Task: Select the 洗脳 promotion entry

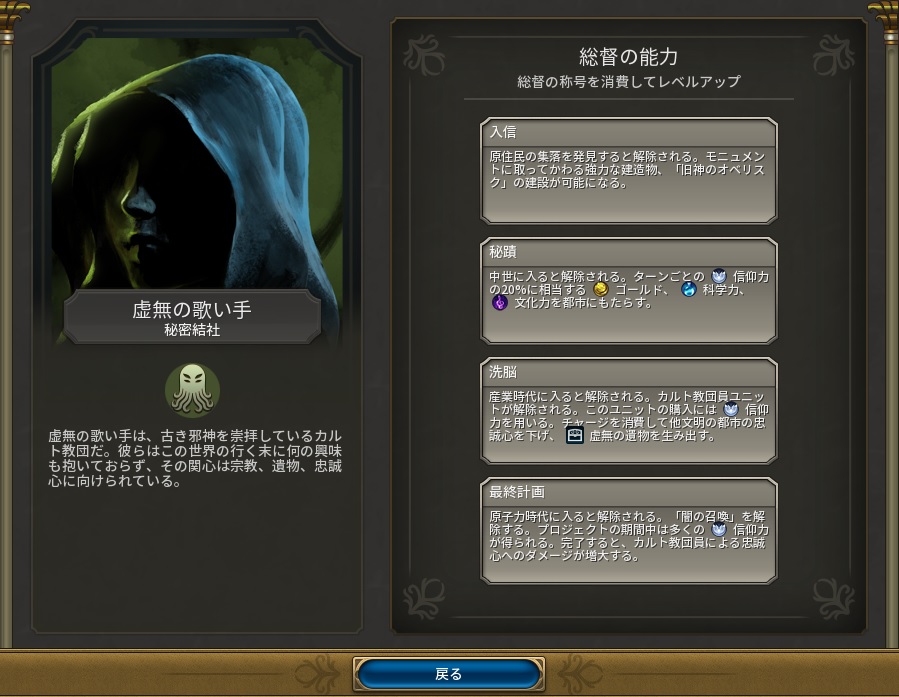Action: point(629,410)
